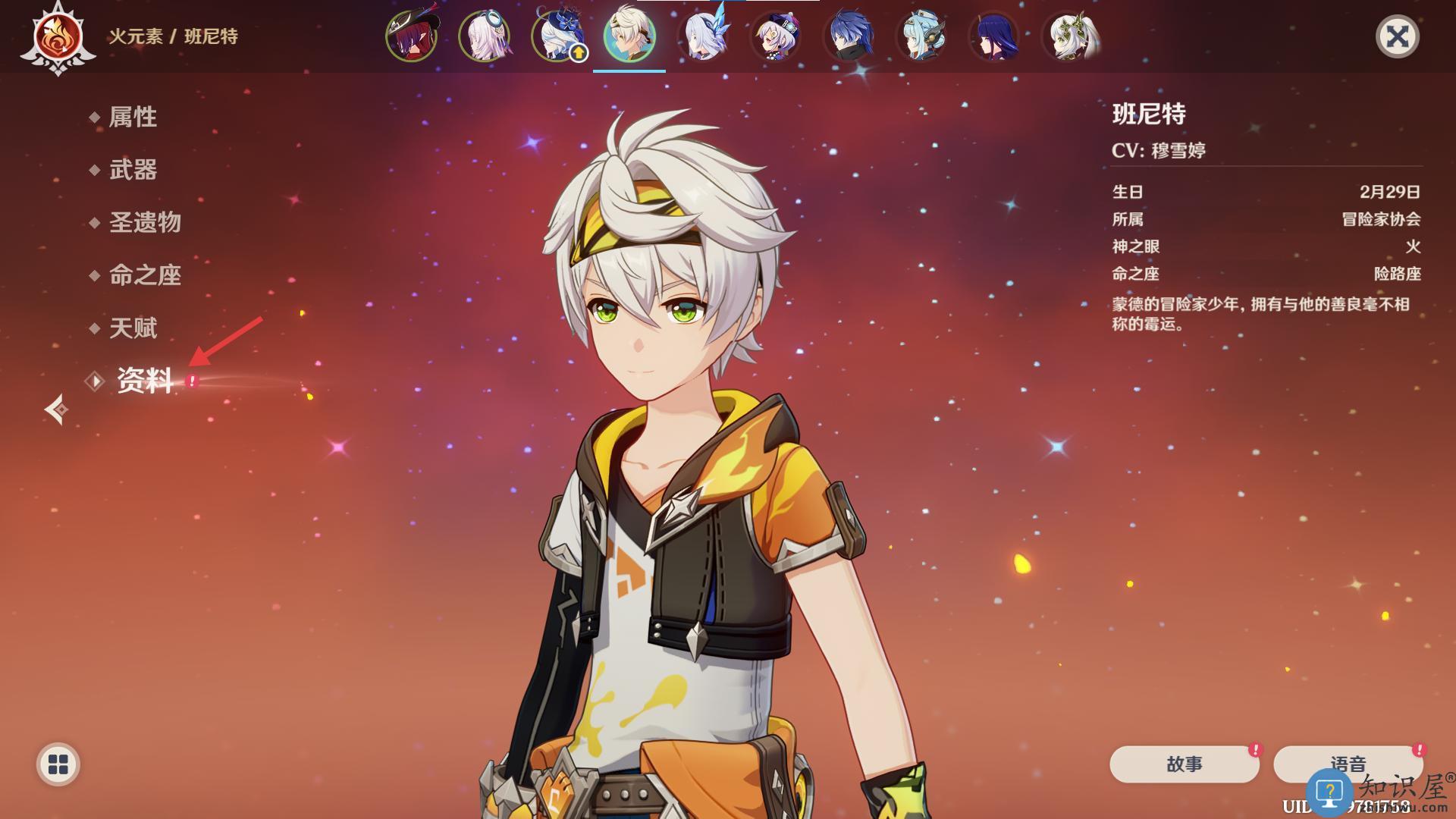1456x819 pixels.
Task: Click the four-square grid button
Action: pos(58,764)
